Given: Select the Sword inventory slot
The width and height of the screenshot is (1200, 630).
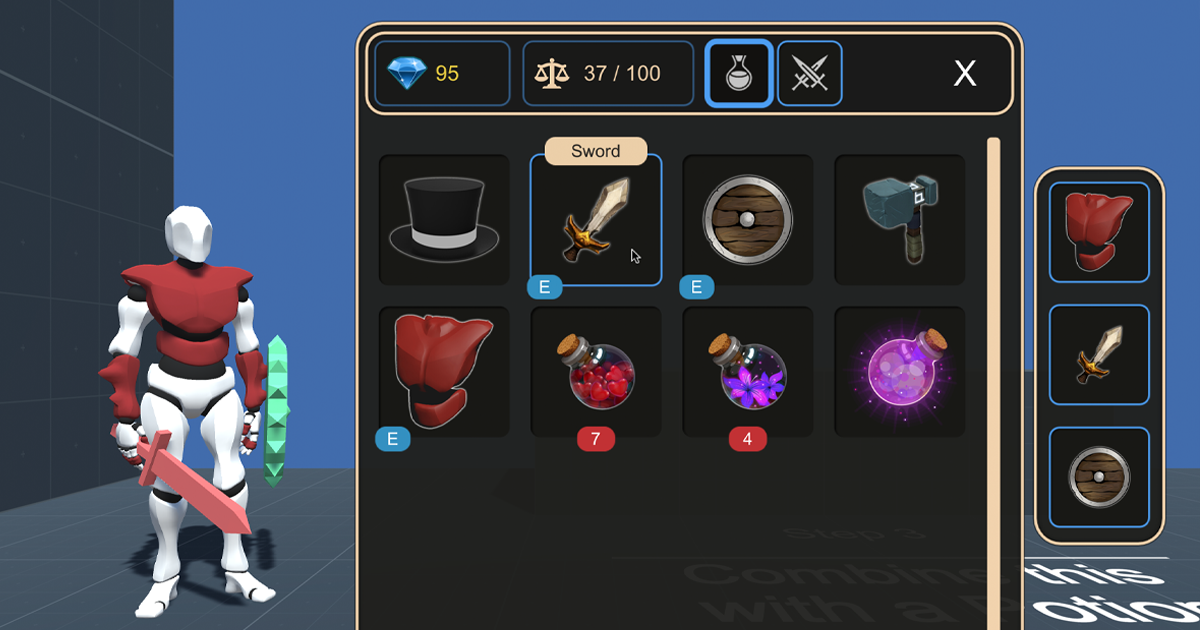Looking at the screenshot, I should point(596,220).
